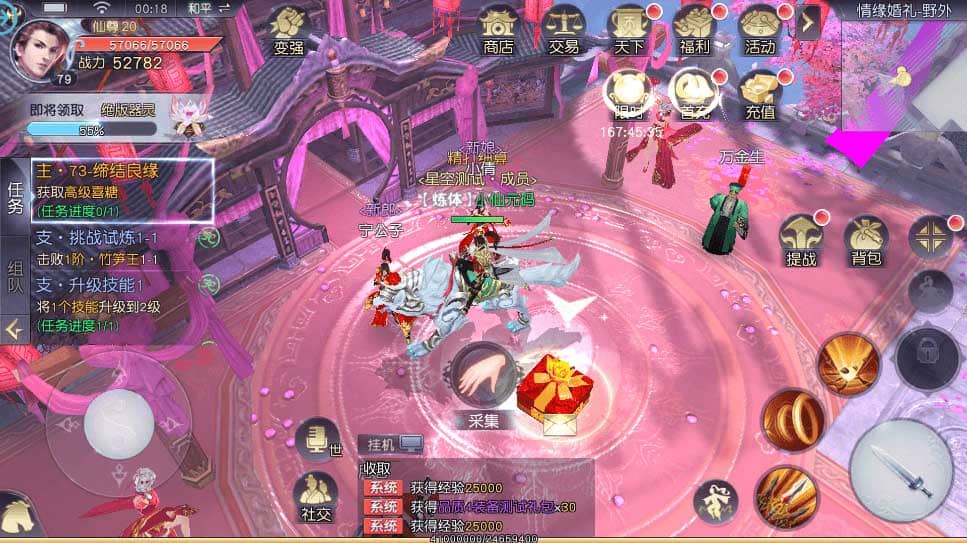Image resolution: width=967 pixels, height=543 pixels.
Task: Open the 提战 boost menu
Action: (x=802, y=240)
